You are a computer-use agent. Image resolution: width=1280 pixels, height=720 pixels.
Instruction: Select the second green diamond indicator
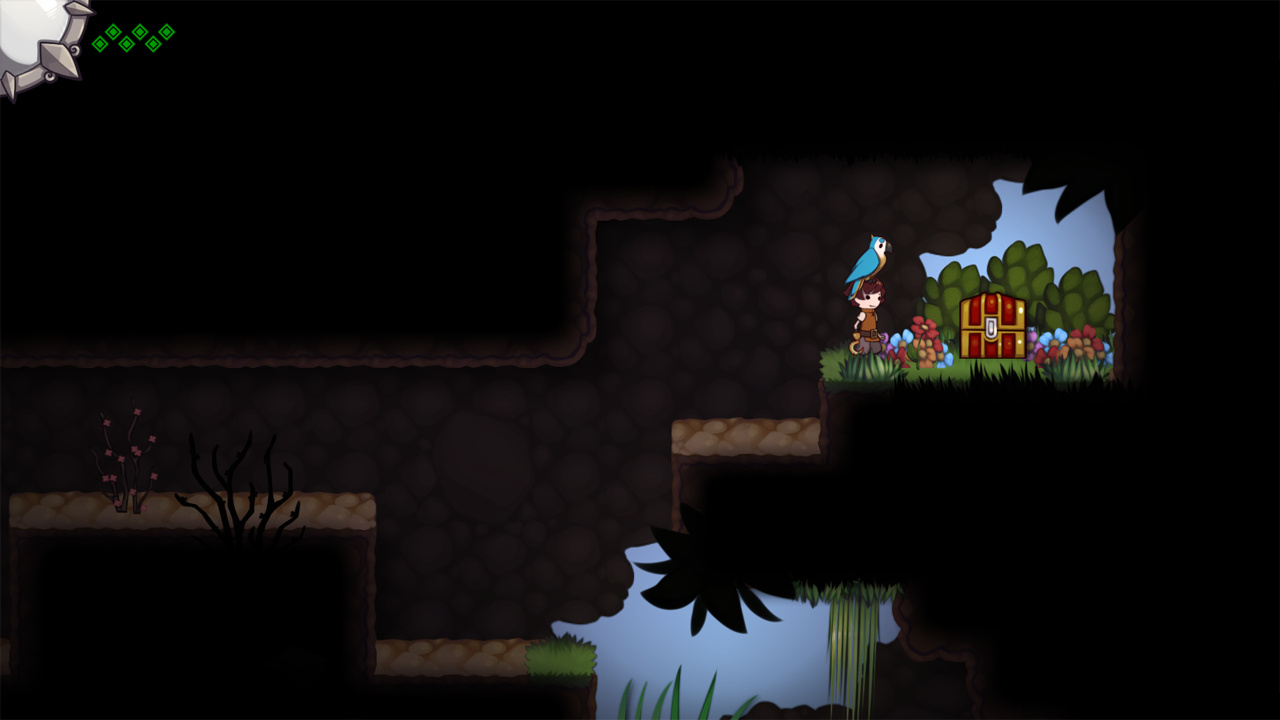coord(113,31)
